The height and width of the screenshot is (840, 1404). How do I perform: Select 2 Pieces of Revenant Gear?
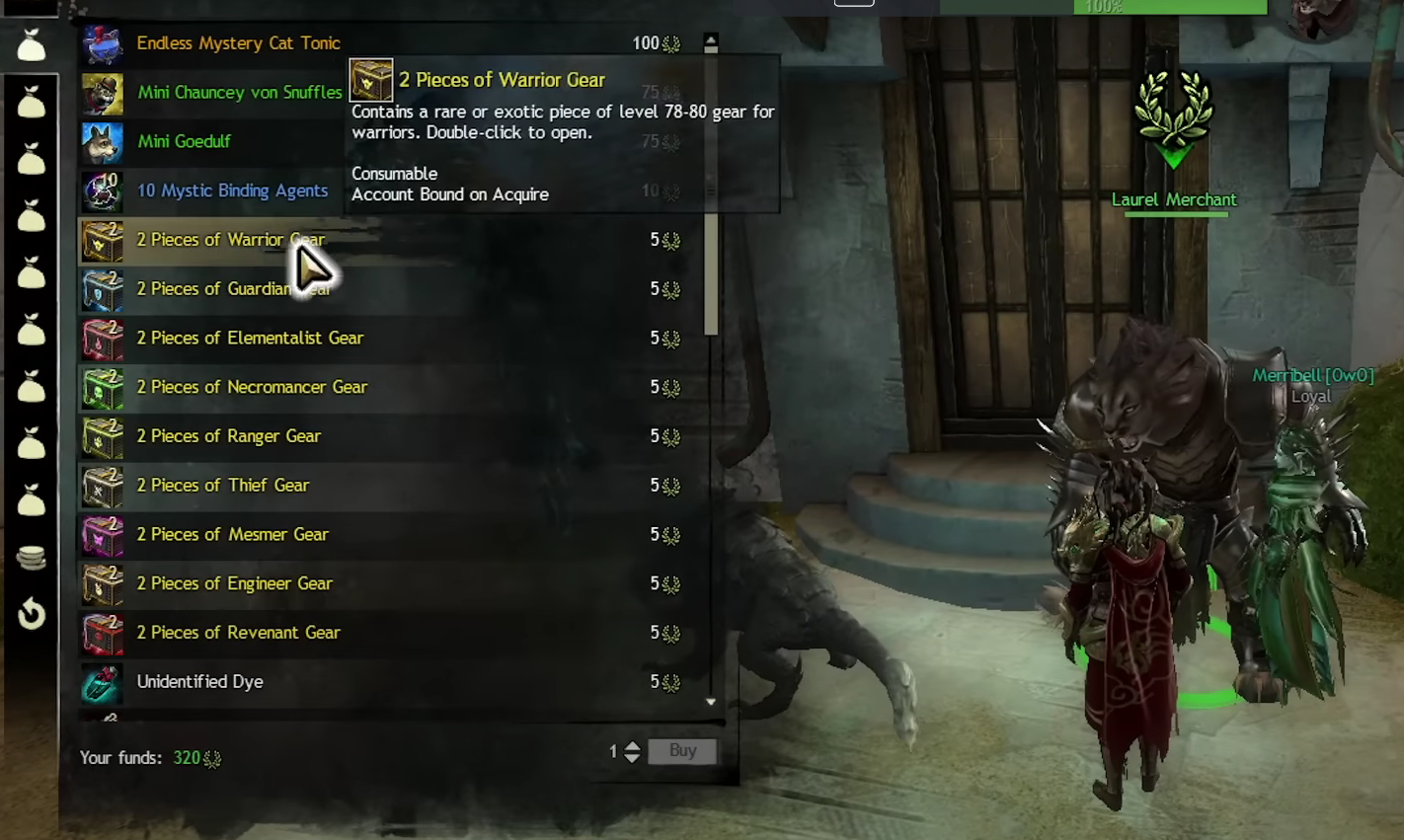(238, 633)
